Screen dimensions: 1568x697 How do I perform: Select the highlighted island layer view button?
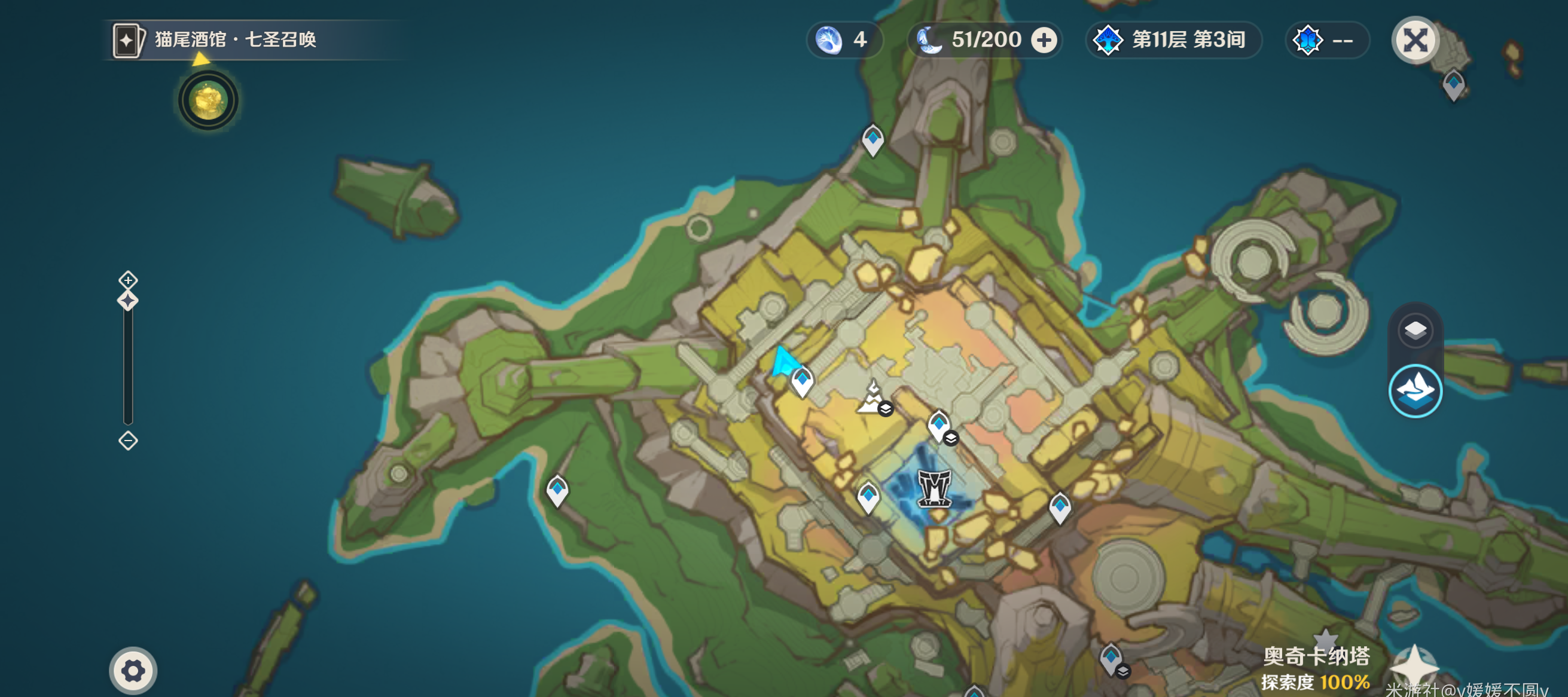click(x=1415, y=391)
